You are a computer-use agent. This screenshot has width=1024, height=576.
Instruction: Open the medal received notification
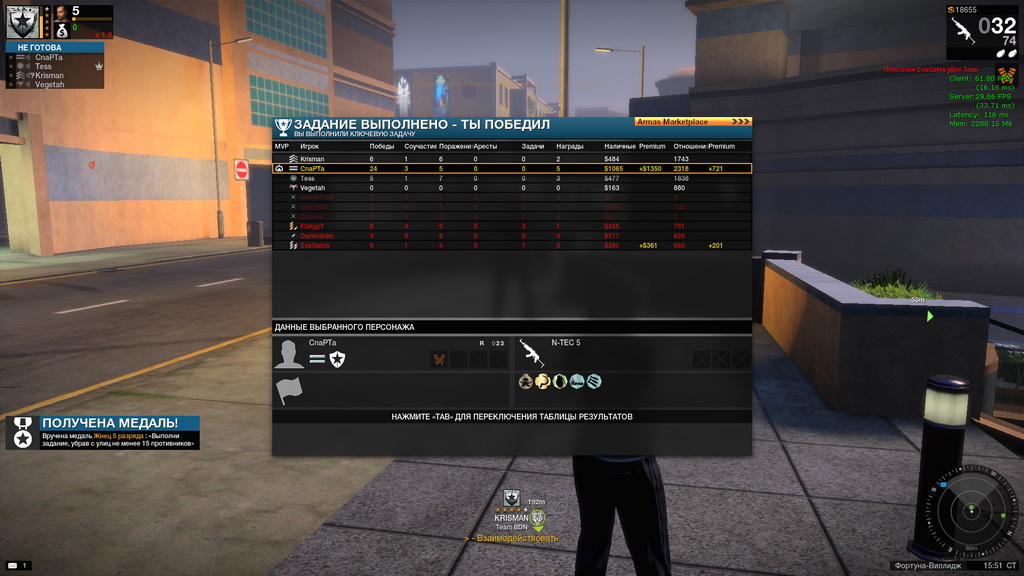(103, 432)
